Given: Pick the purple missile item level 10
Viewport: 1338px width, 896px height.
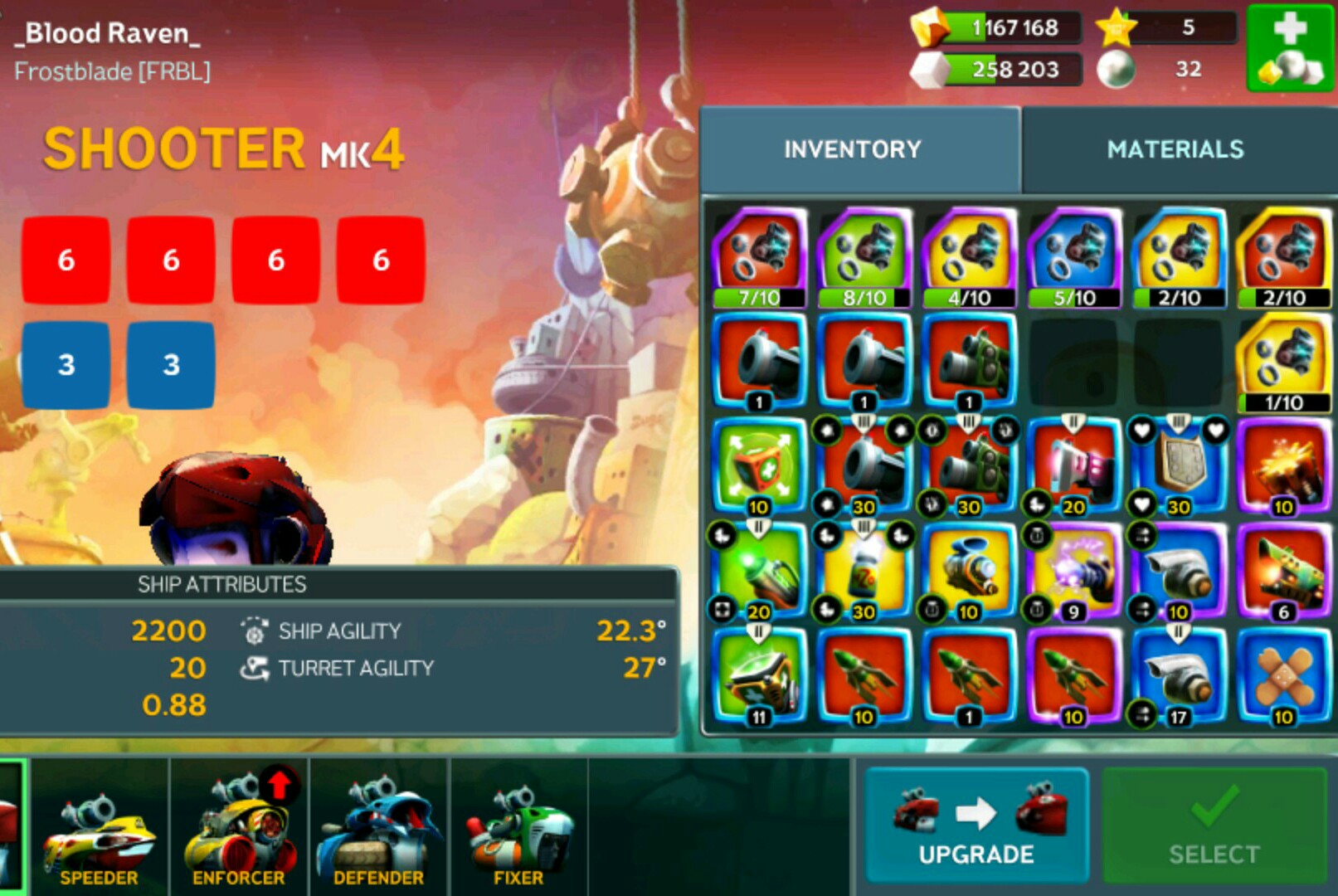Looking at the screenshot, I should pos(1073,678).
